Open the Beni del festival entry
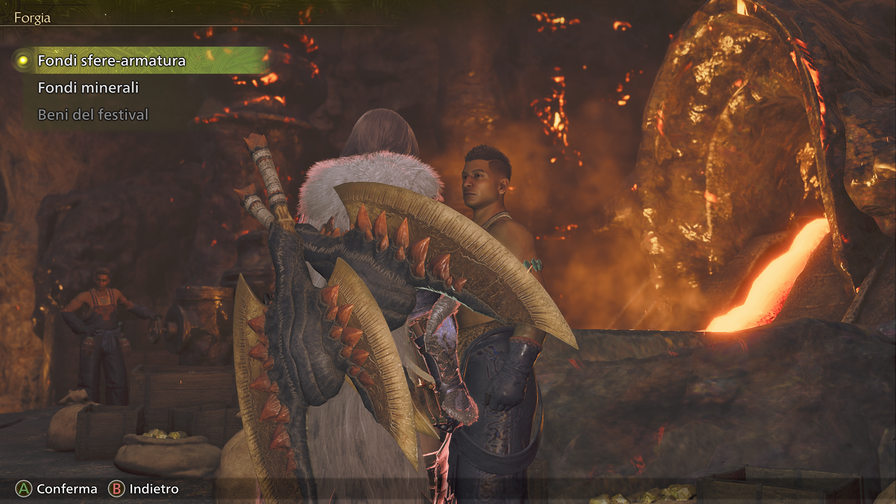 (x=93, y=115)
